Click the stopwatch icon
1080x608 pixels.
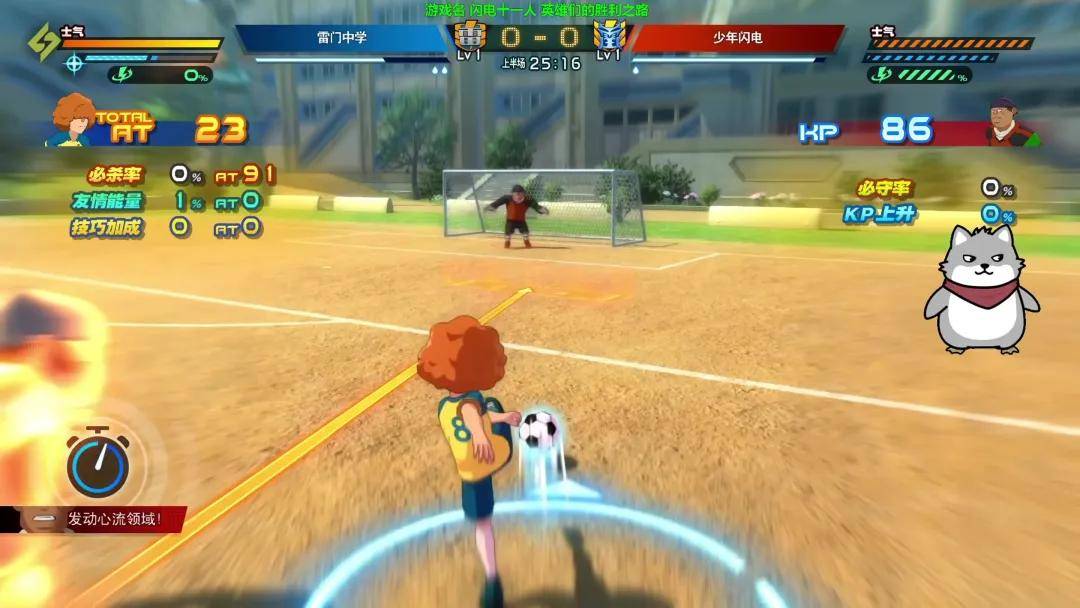pos(97,465)
